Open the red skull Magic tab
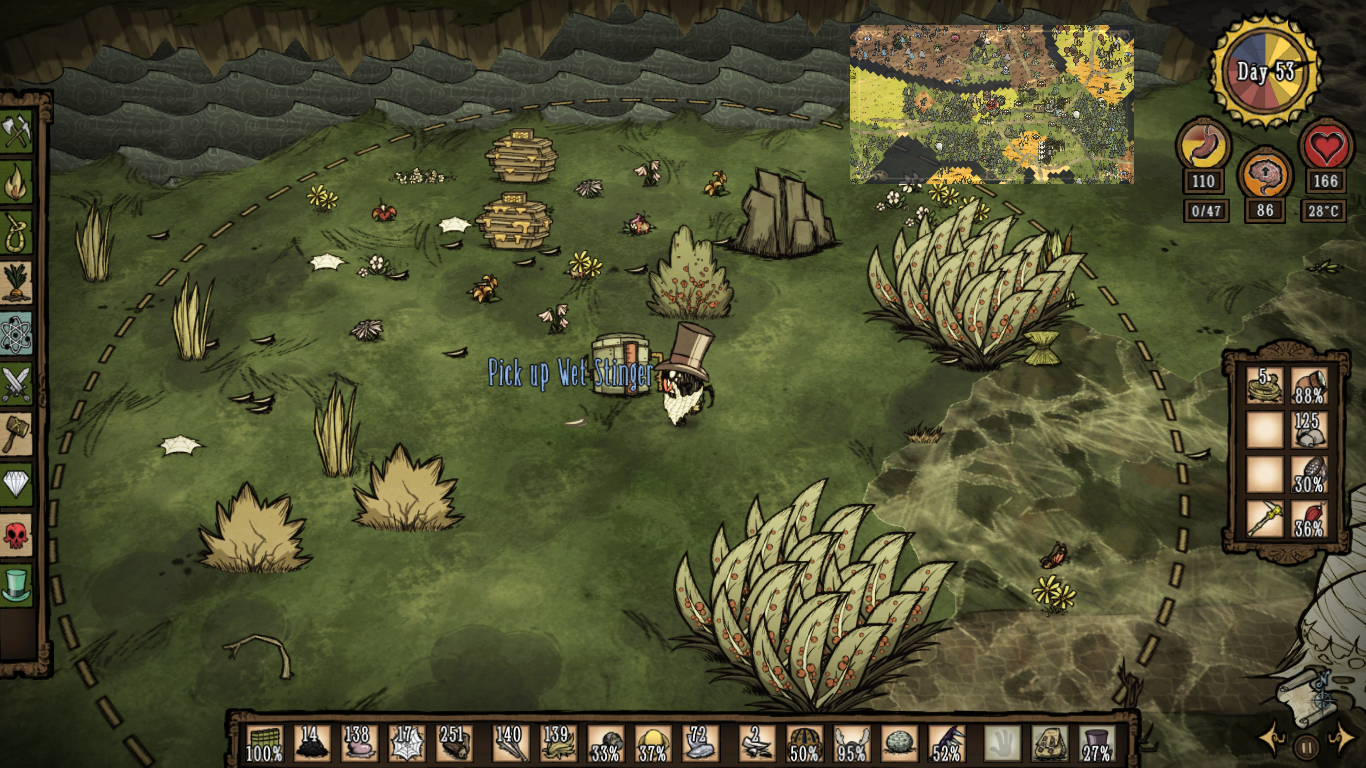The height and width of the screenshot is (768, 1366). (x=17, y=535)
